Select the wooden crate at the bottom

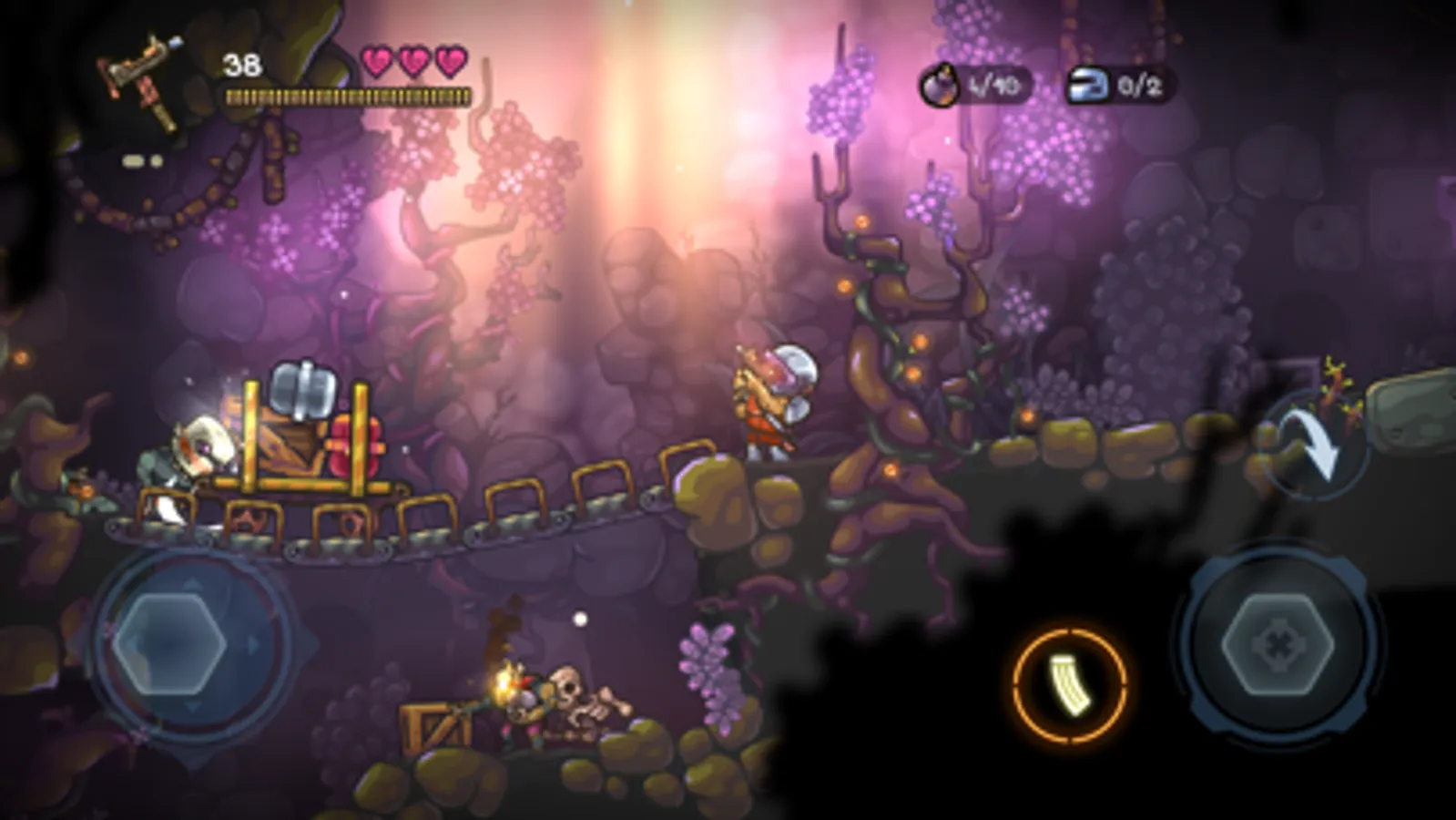point(435,724)
